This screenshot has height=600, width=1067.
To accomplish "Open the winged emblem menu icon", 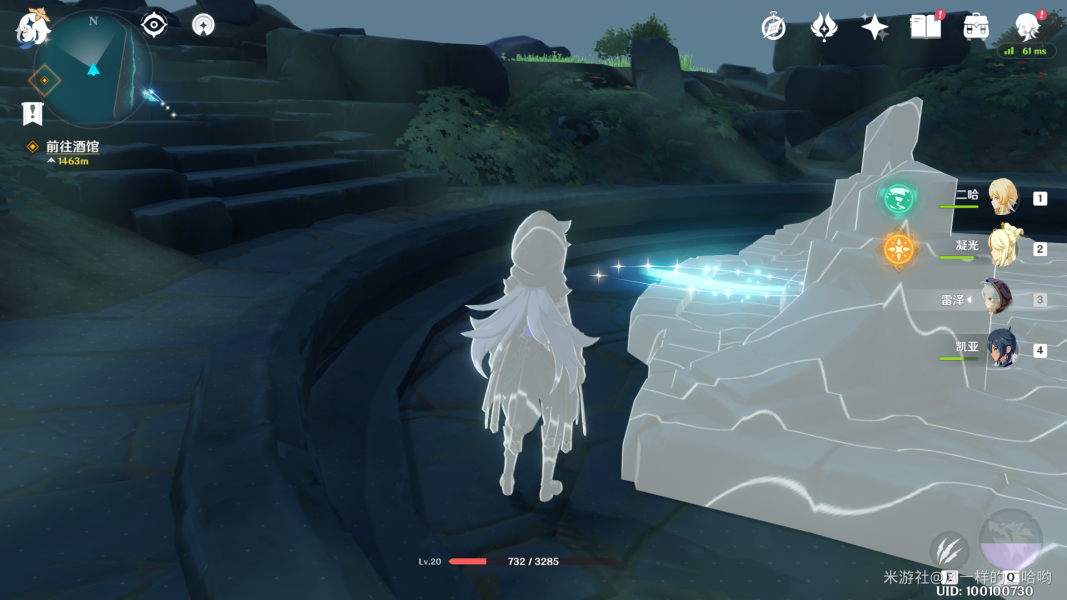I will tap(823, 27).
